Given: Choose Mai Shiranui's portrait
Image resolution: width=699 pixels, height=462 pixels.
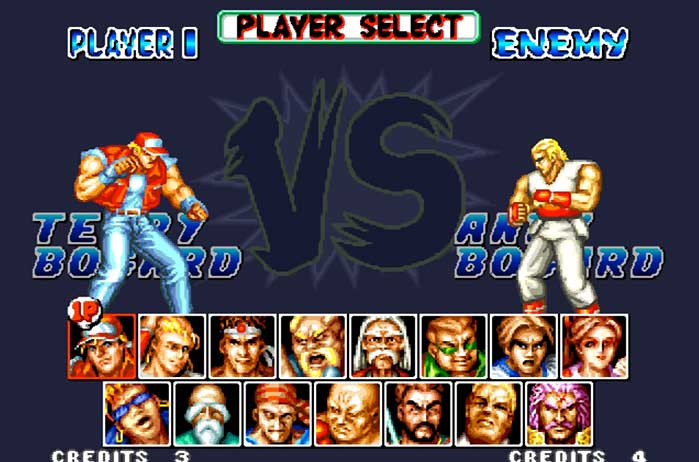Looking at the screenshot, I should pos(594,346).
